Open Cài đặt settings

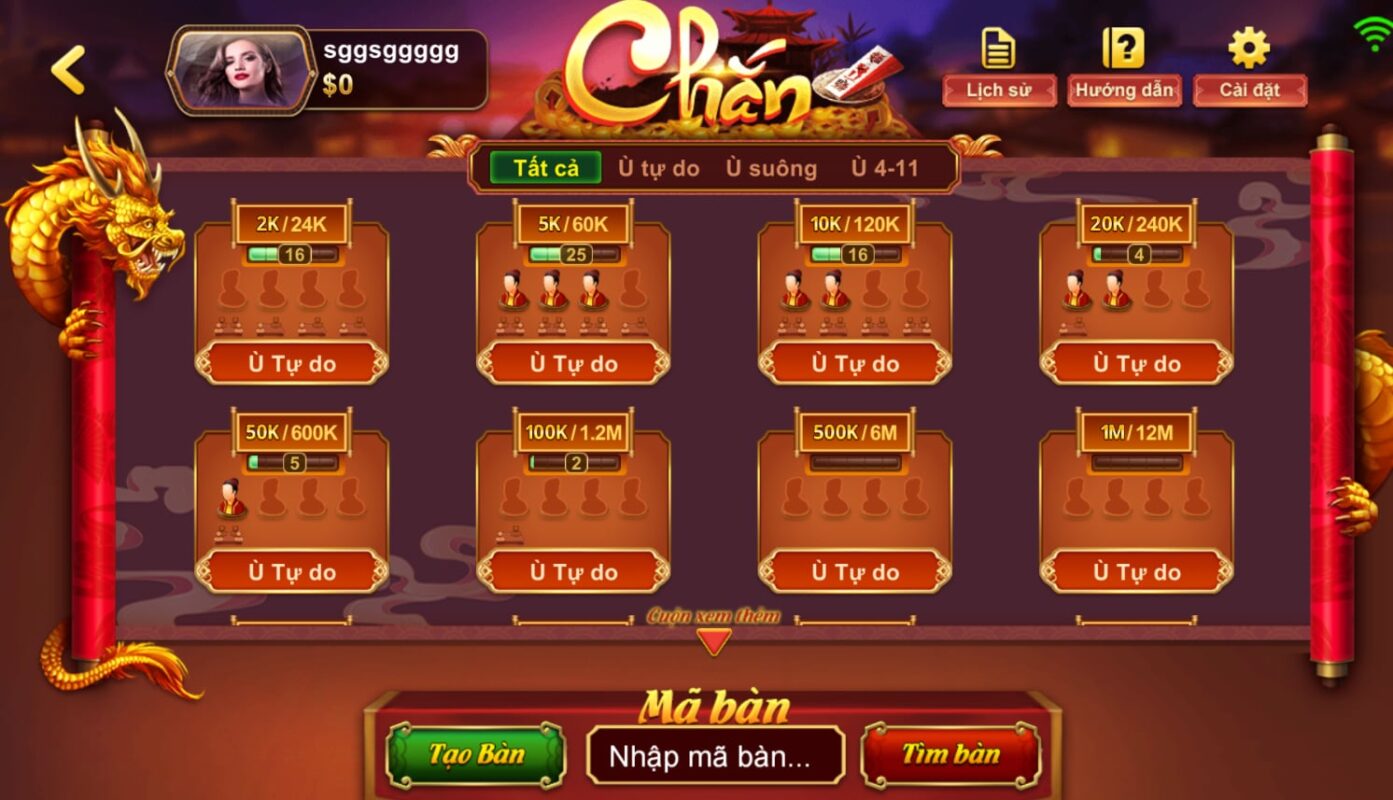[x=1249, y=89]
